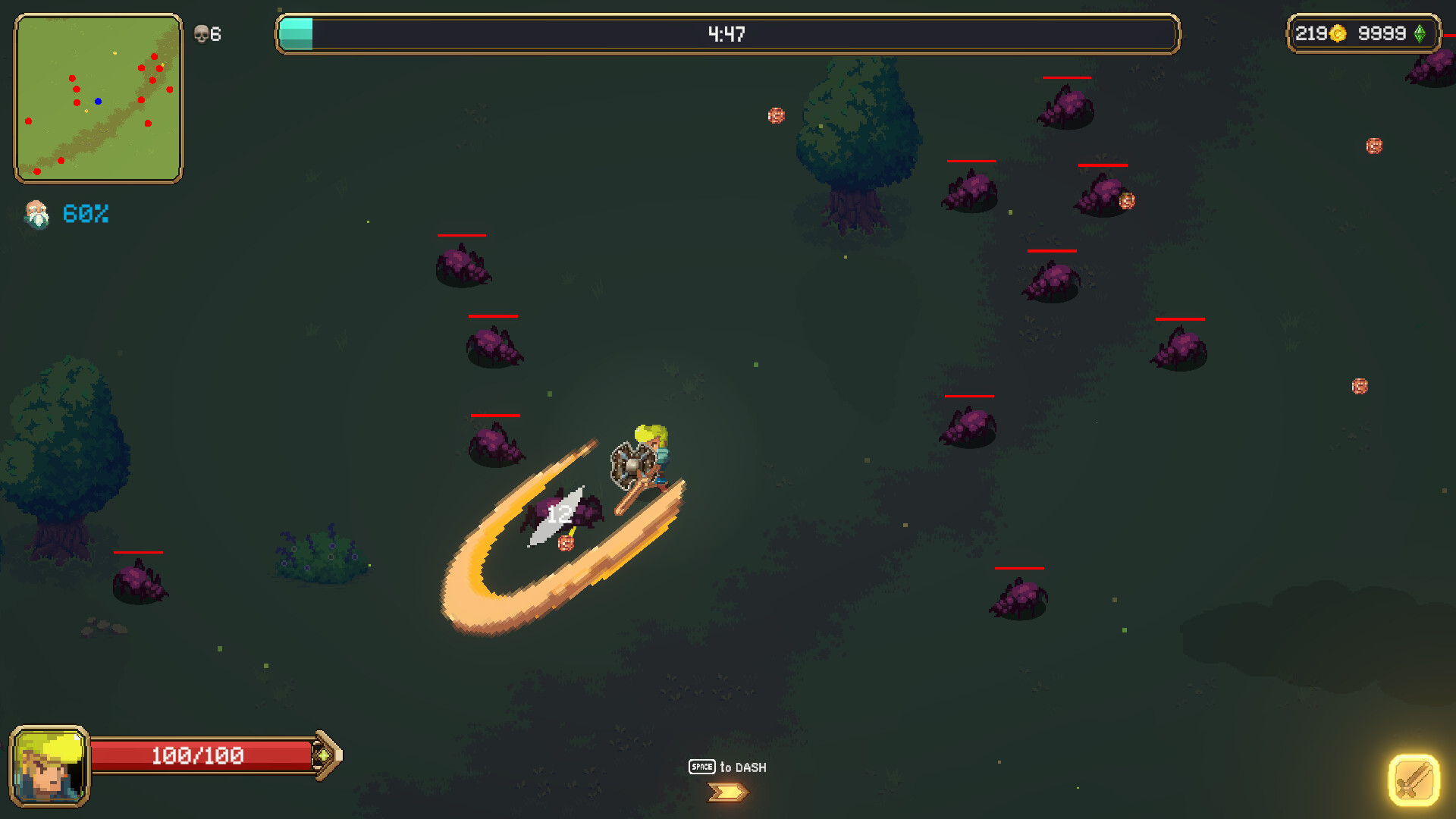Select the blonde hero portrait
Image resolution: width=1456 pixels, height=819 pixels.
coord(49,766)
